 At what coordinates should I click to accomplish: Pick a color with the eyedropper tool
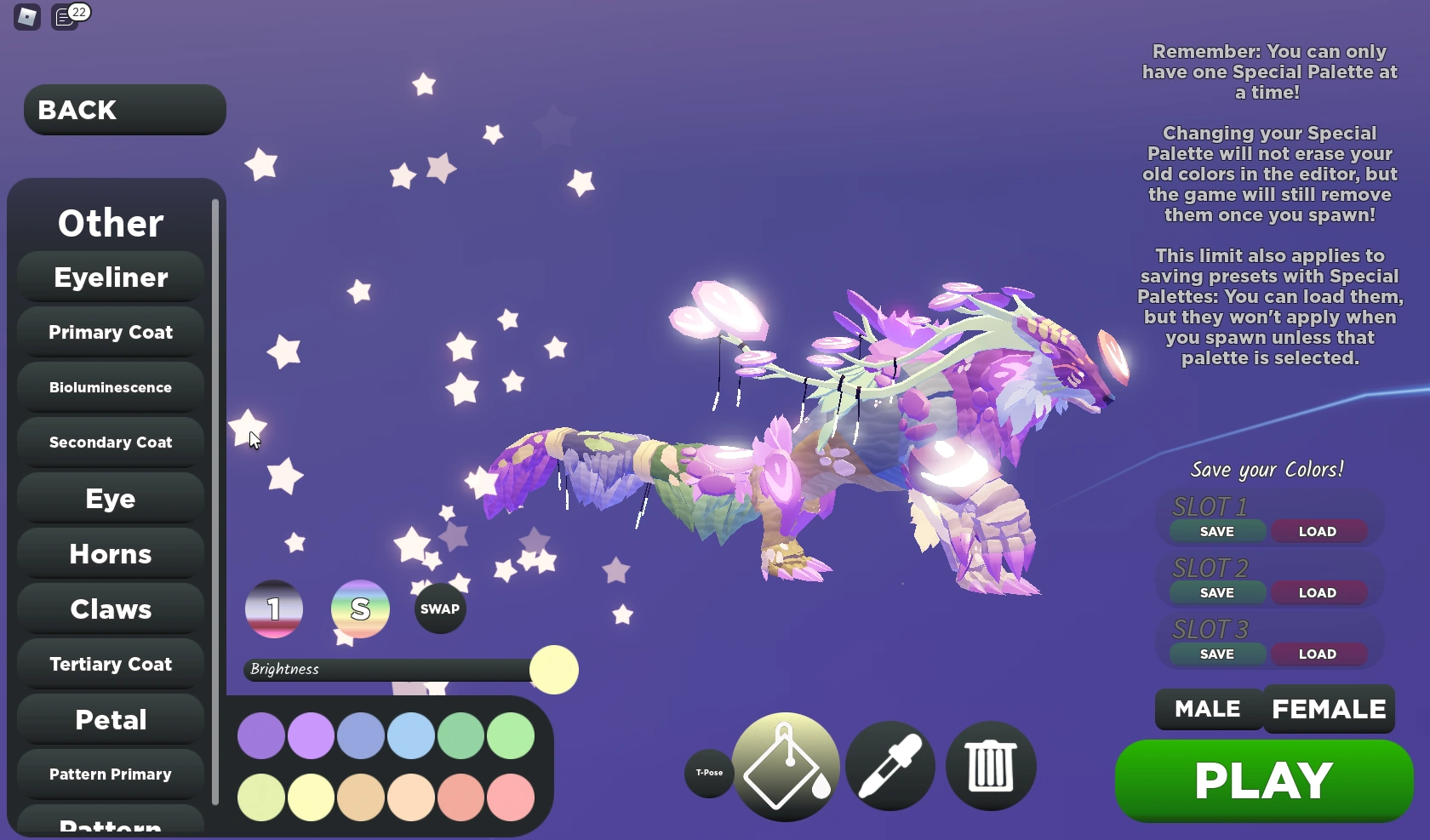[889, 764]
